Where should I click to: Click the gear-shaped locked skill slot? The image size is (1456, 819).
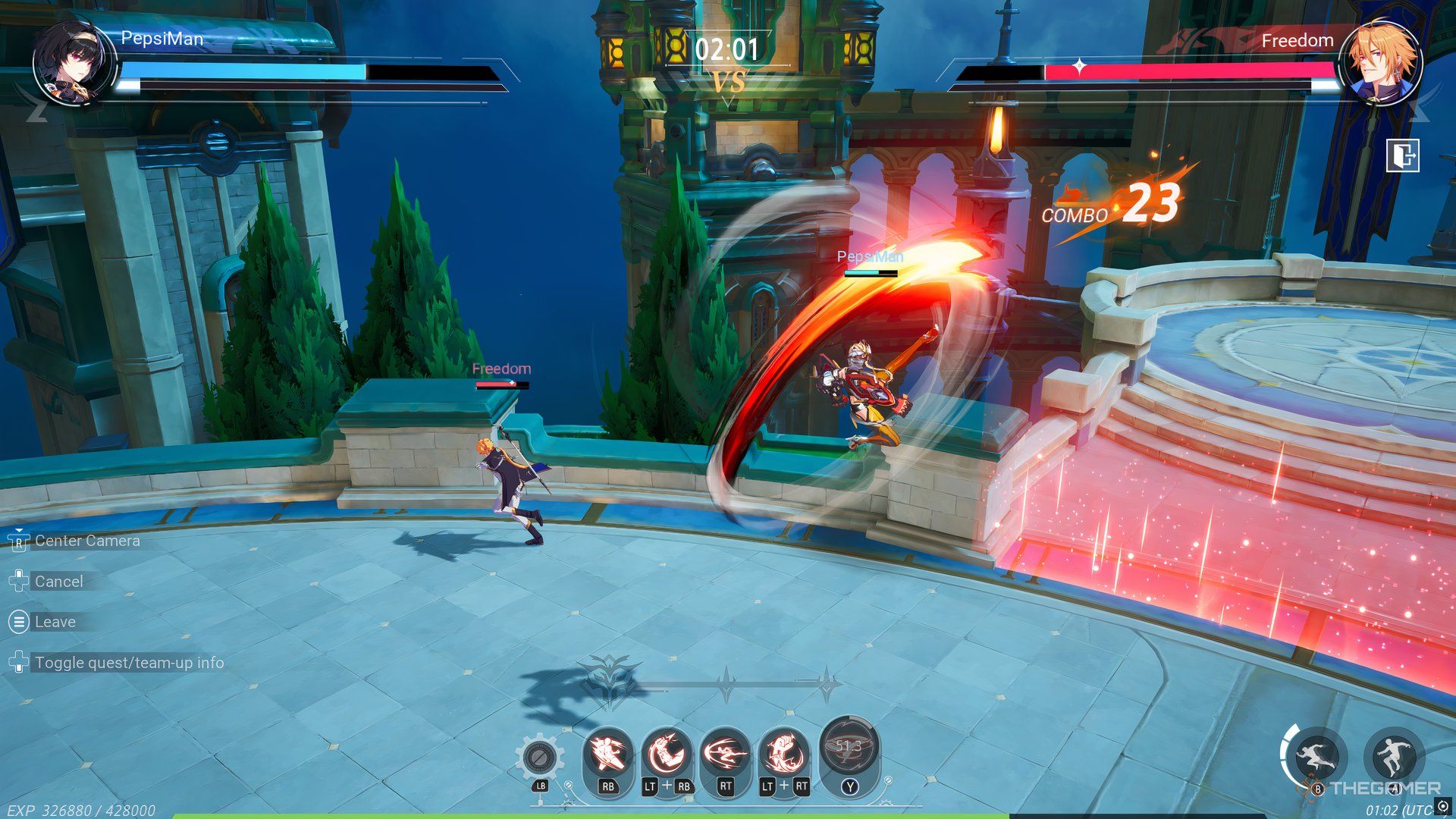point(539,756)
